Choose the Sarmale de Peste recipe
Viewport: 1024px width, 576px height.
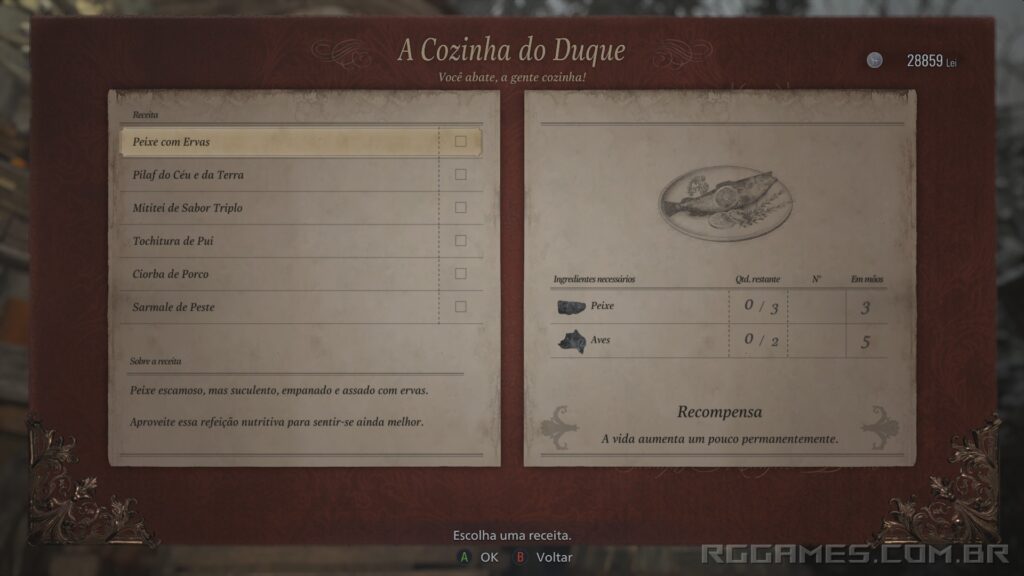(x=280, y=307)
